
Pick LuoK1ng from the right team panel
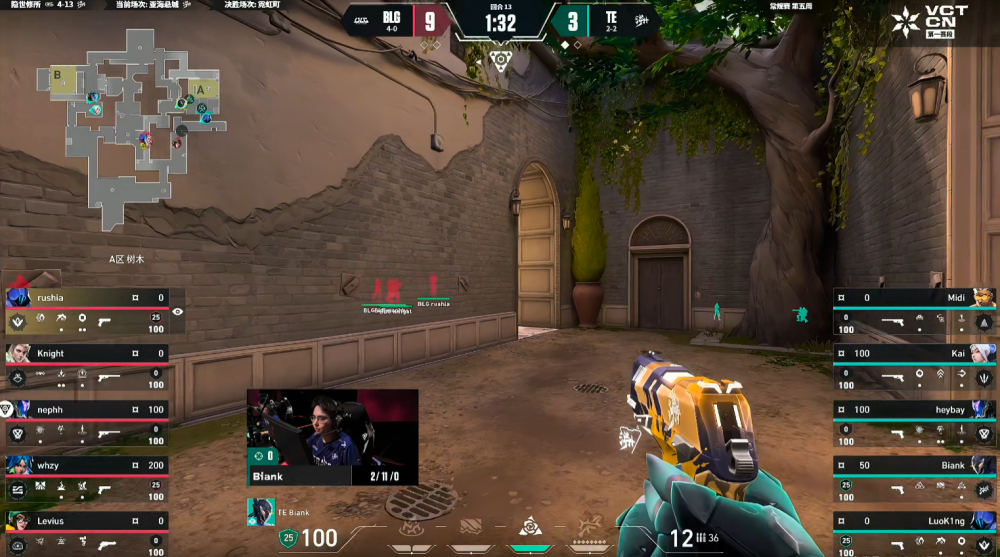(x=914, y=534)
